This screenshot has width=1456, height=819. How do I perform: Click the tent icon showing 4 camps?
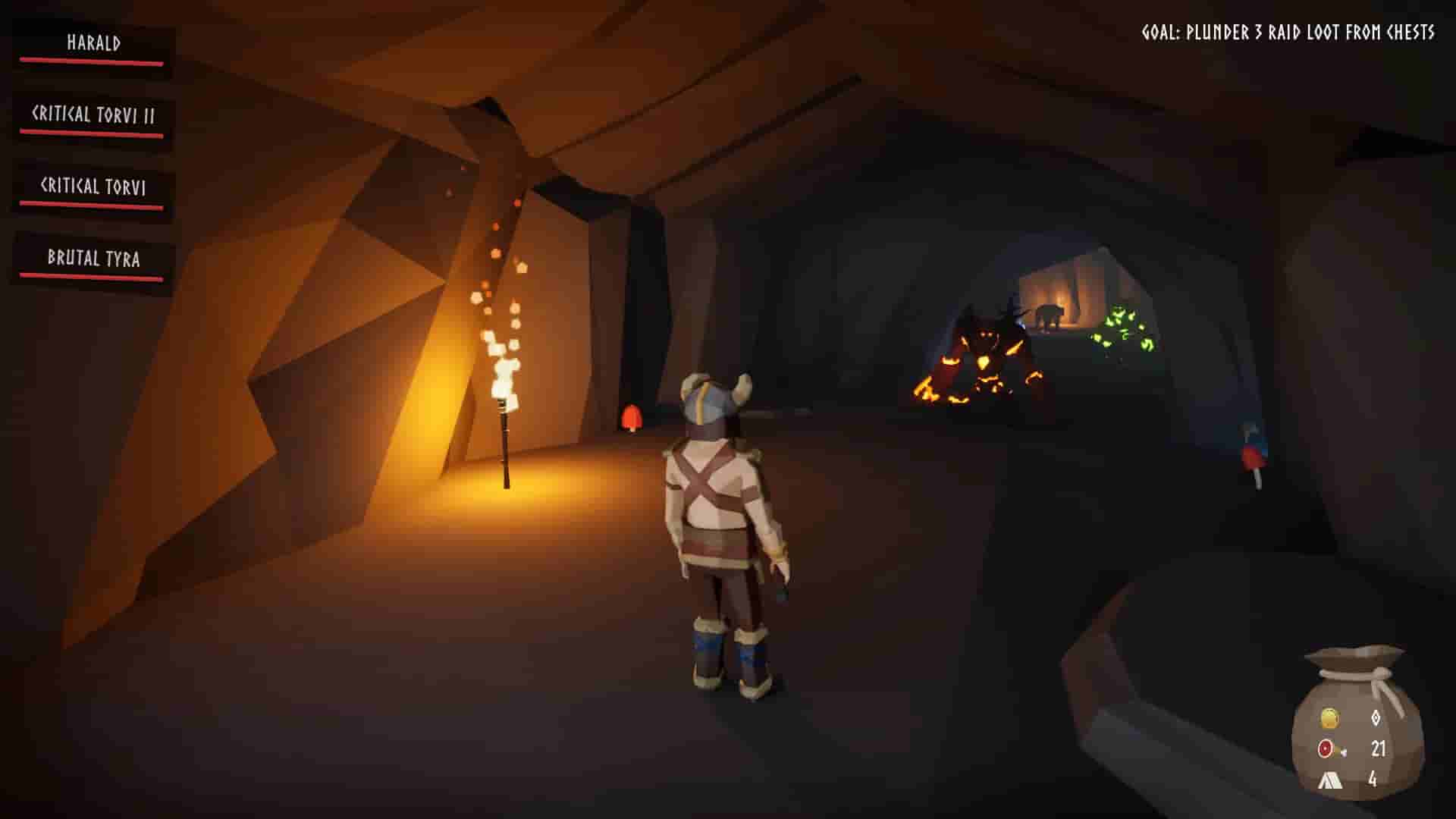pos(1331,780)
